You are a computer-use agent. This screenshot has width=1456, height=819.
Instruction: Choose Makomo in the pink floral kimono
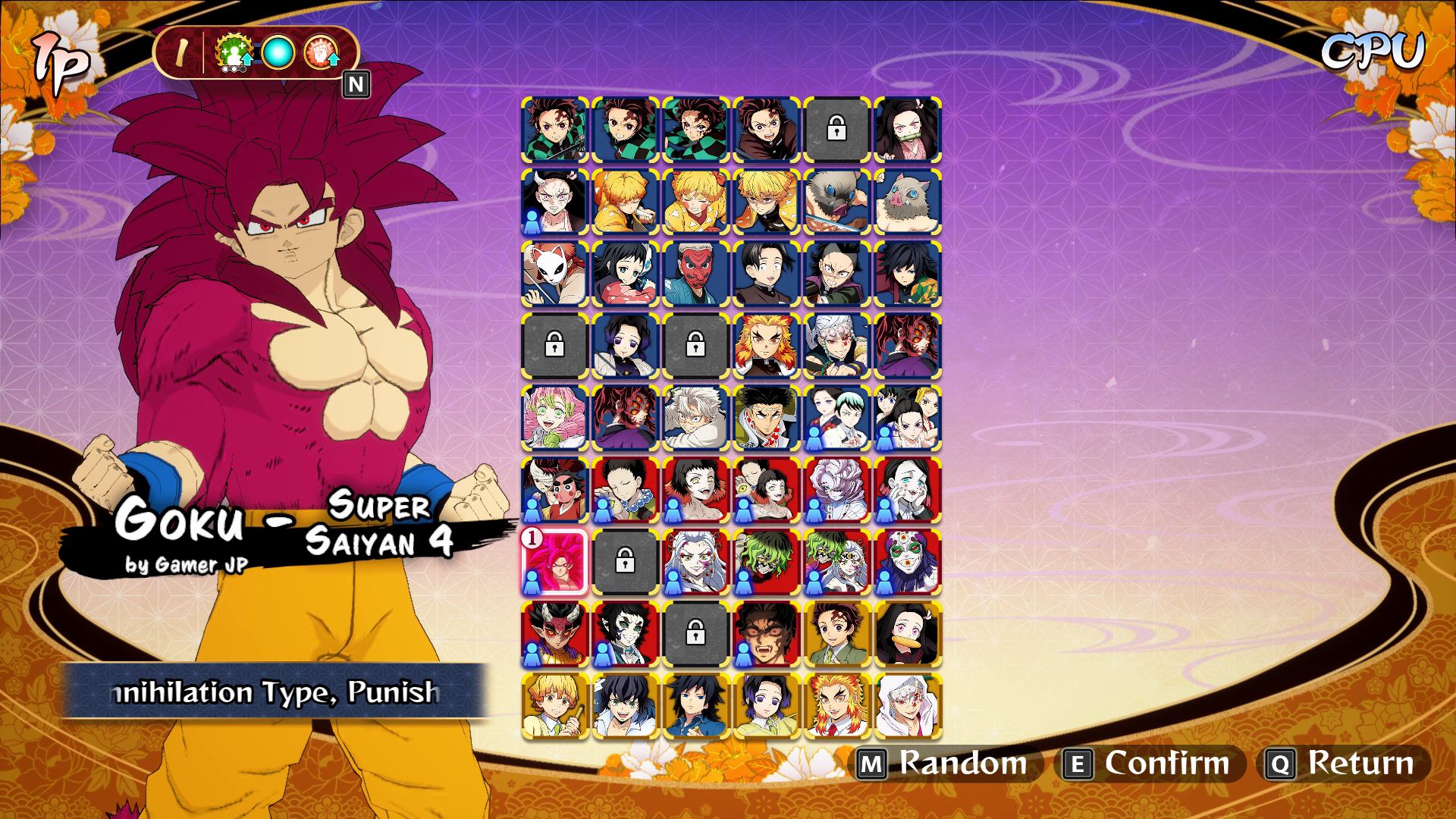coord(625,274)
